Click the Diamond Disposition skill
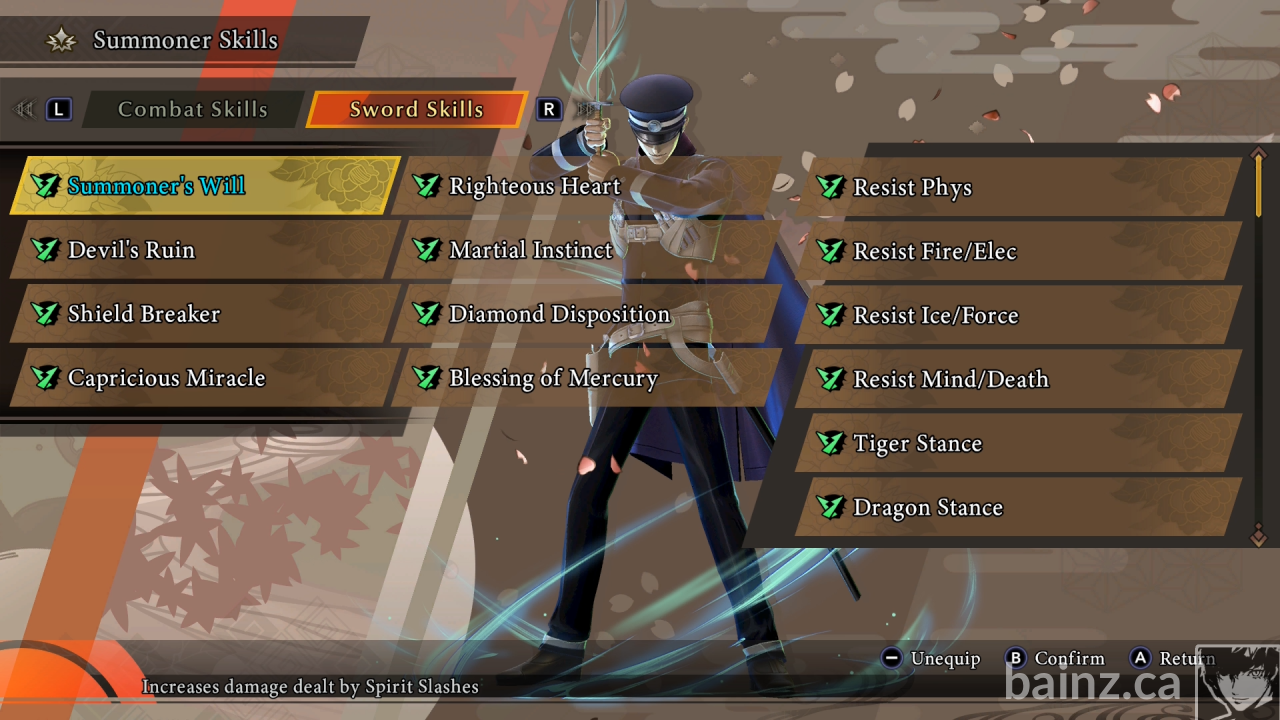Image resolution: width=1280 pixels, height=720 pixels. click(585, 314)
